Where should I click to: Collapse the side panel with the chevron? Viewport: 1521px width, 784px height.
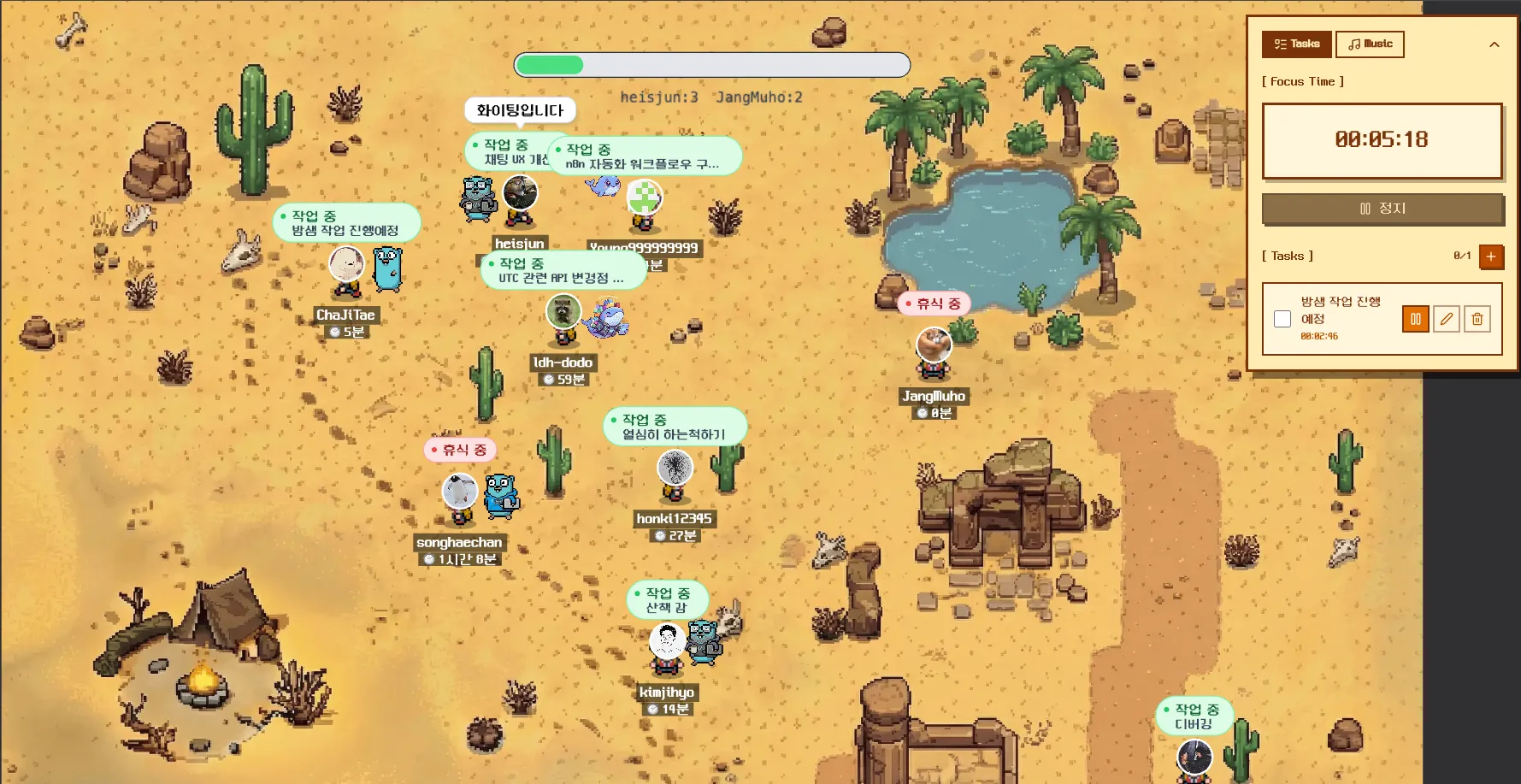[1494, 44]
